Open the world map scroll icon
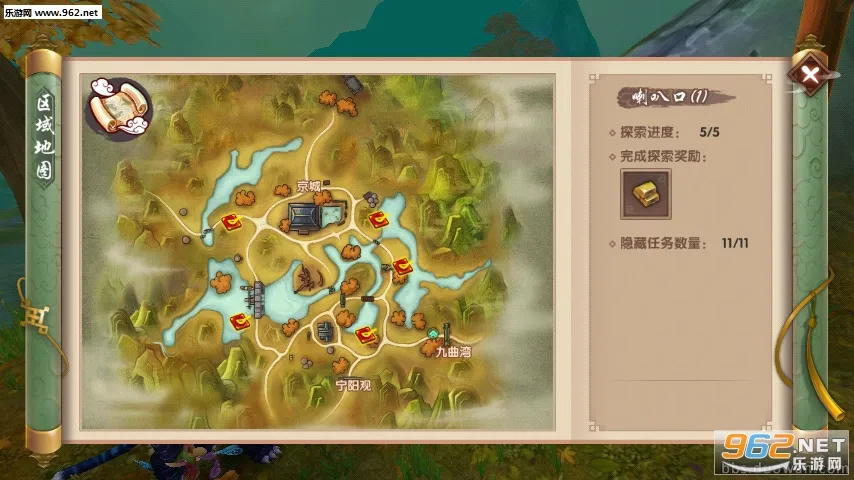Image resolution: width=854 pixels, height=480 pixels. [118, 106]
